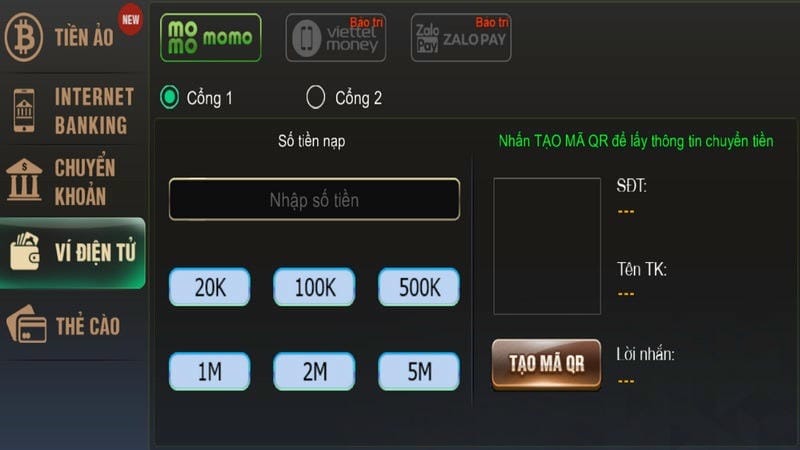Click the TẠO MÃ QR button

[x=546, y=363]
